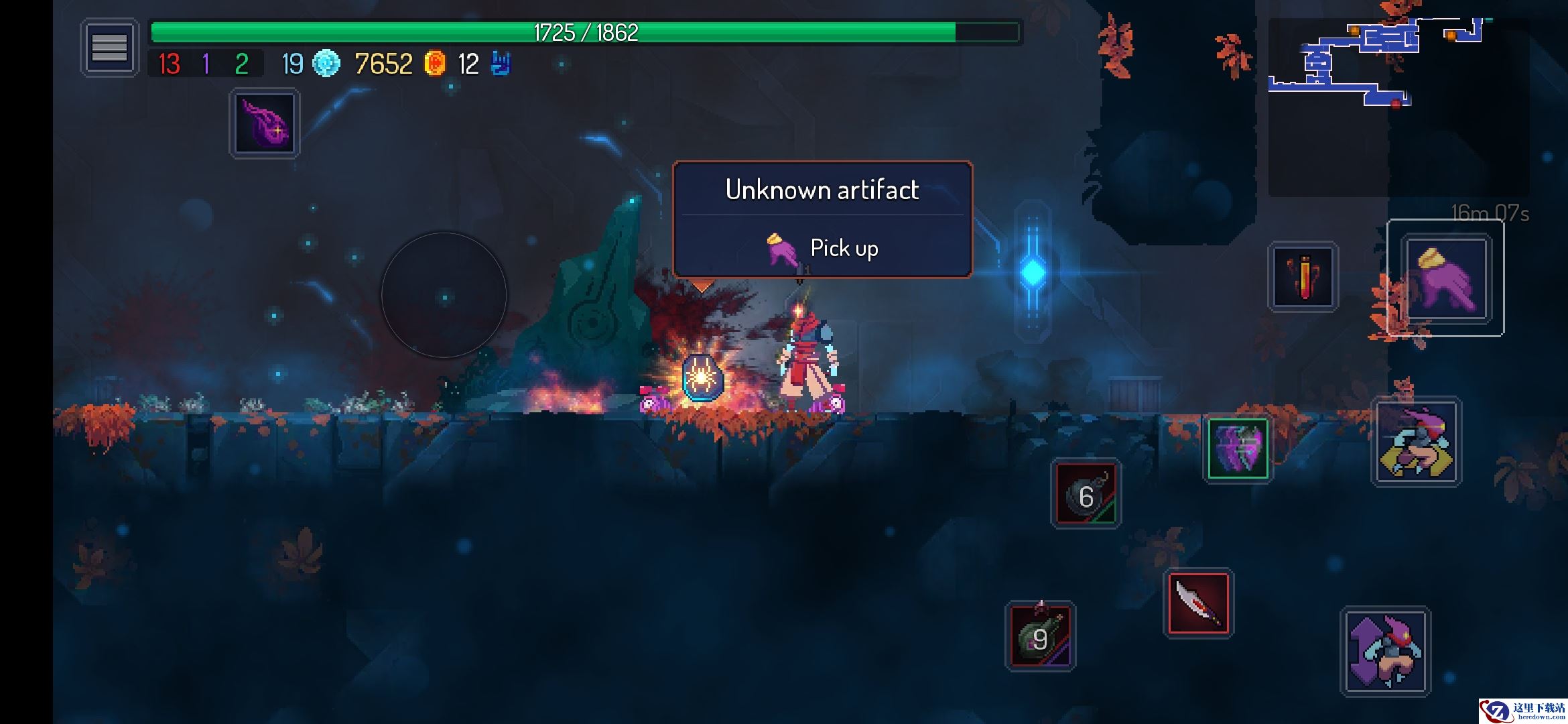Screen dimensions: 1568x724
Task: Throw the bomb showing 6
Action: [1086, 494]
